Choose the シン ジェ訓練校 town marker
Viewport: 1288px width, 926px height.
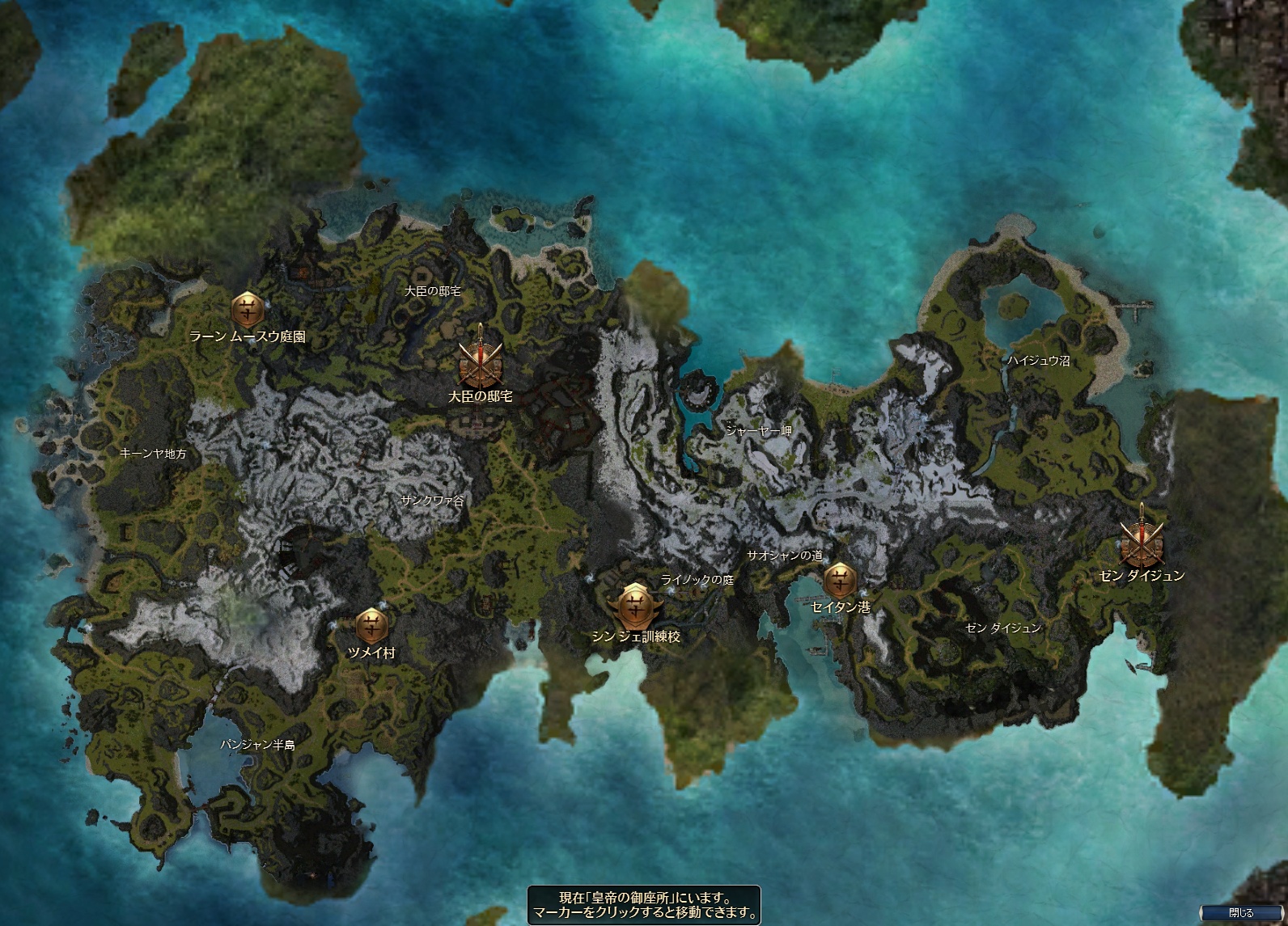(x=635, y=605)
